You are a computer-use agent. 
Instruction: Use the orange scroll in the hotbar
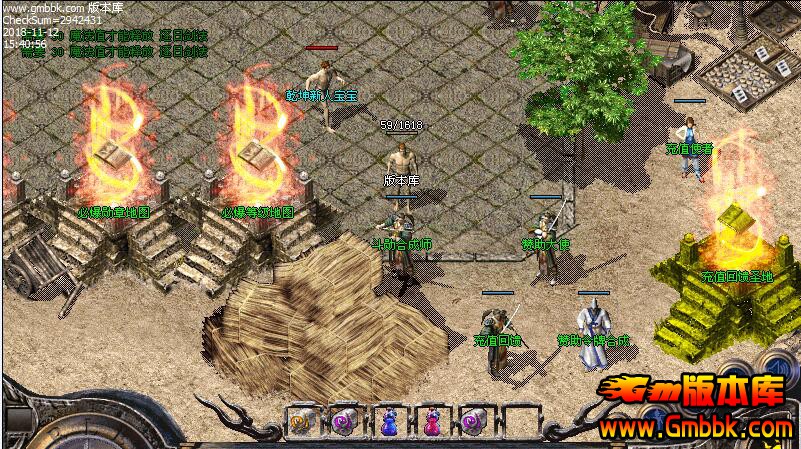(301, 423)
